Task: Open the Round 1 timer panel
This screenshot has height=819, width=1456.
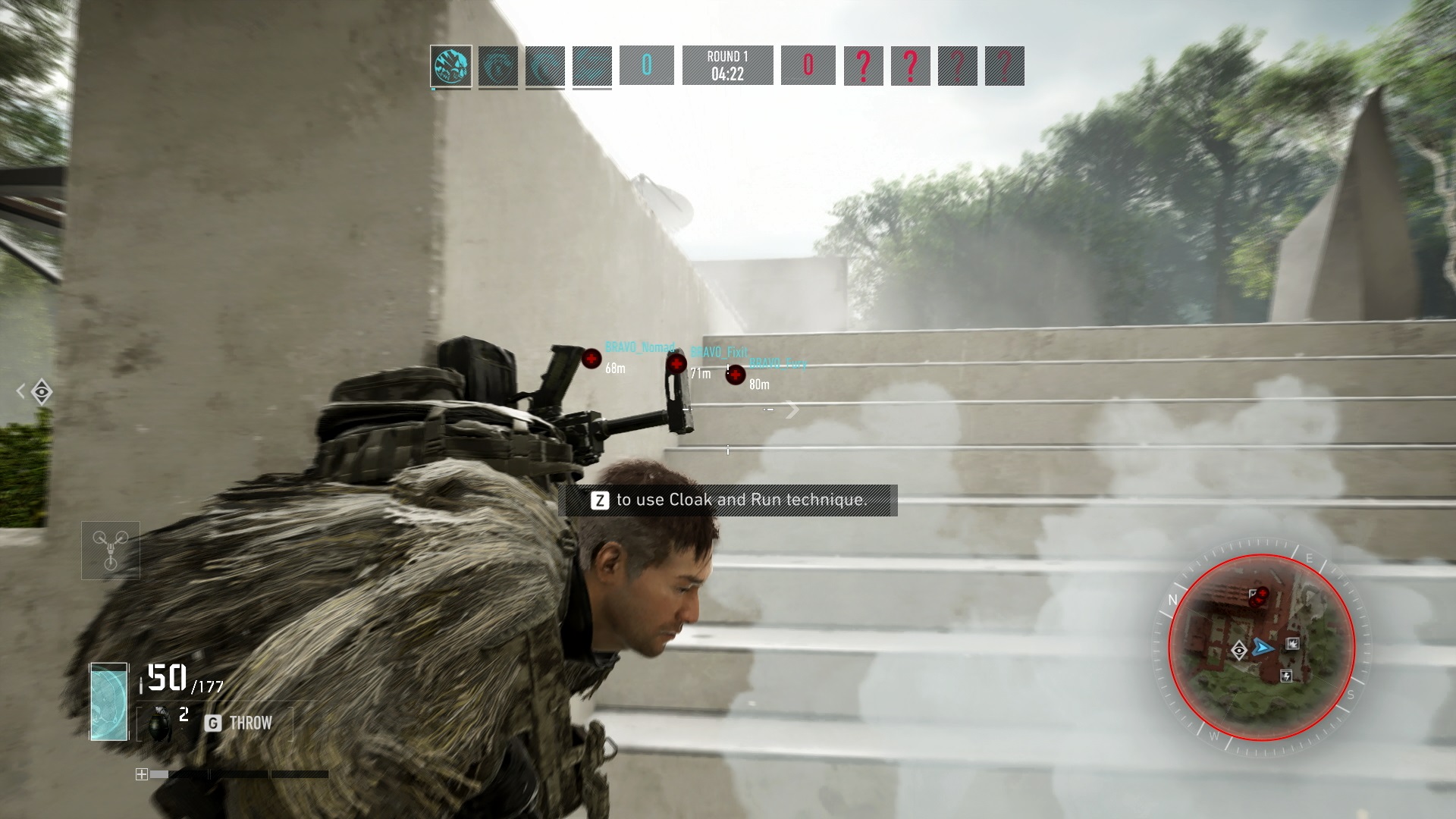Action: (728, 65)
